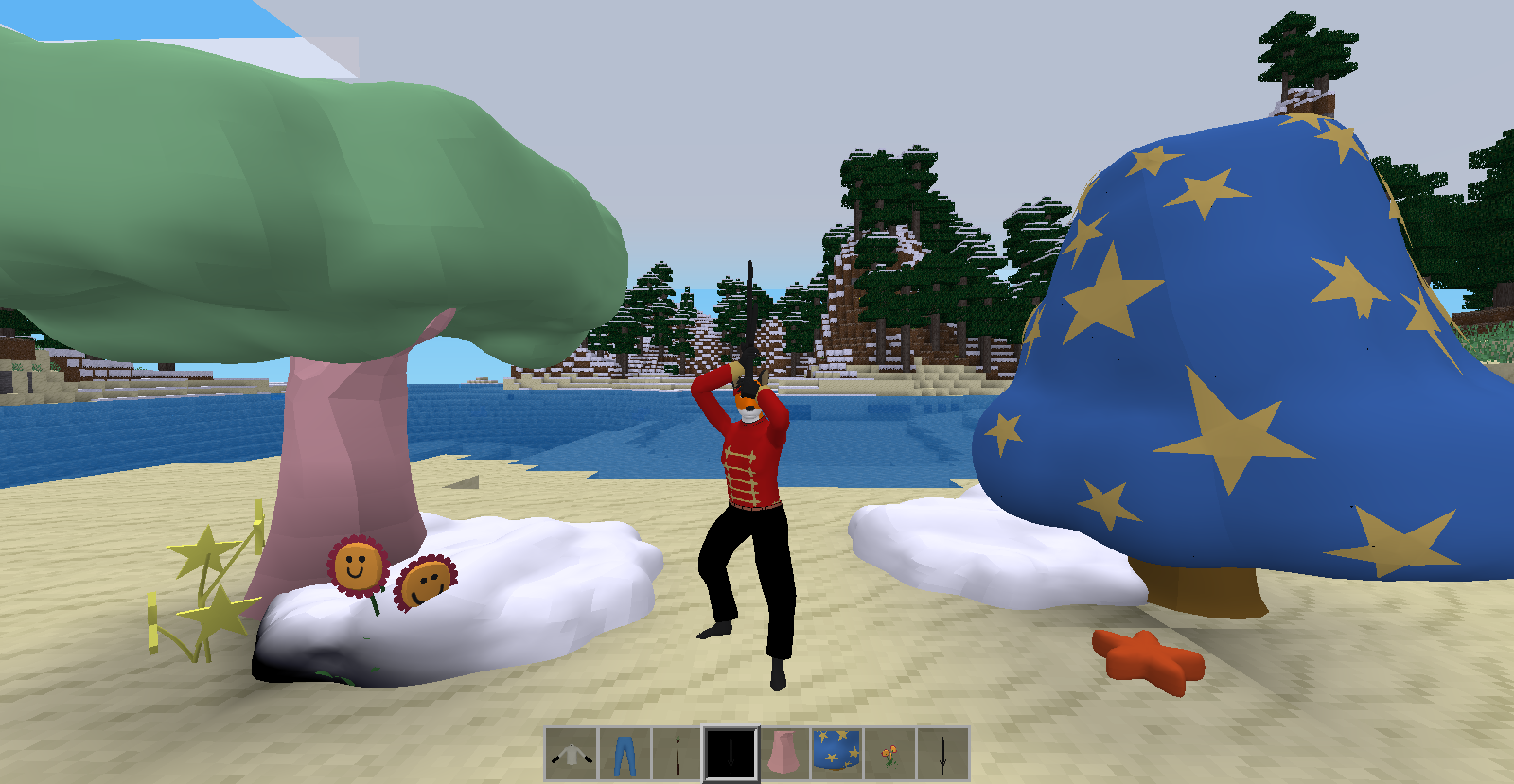
Task: Choose the blue trousers slot
Action: coord(625,754)
